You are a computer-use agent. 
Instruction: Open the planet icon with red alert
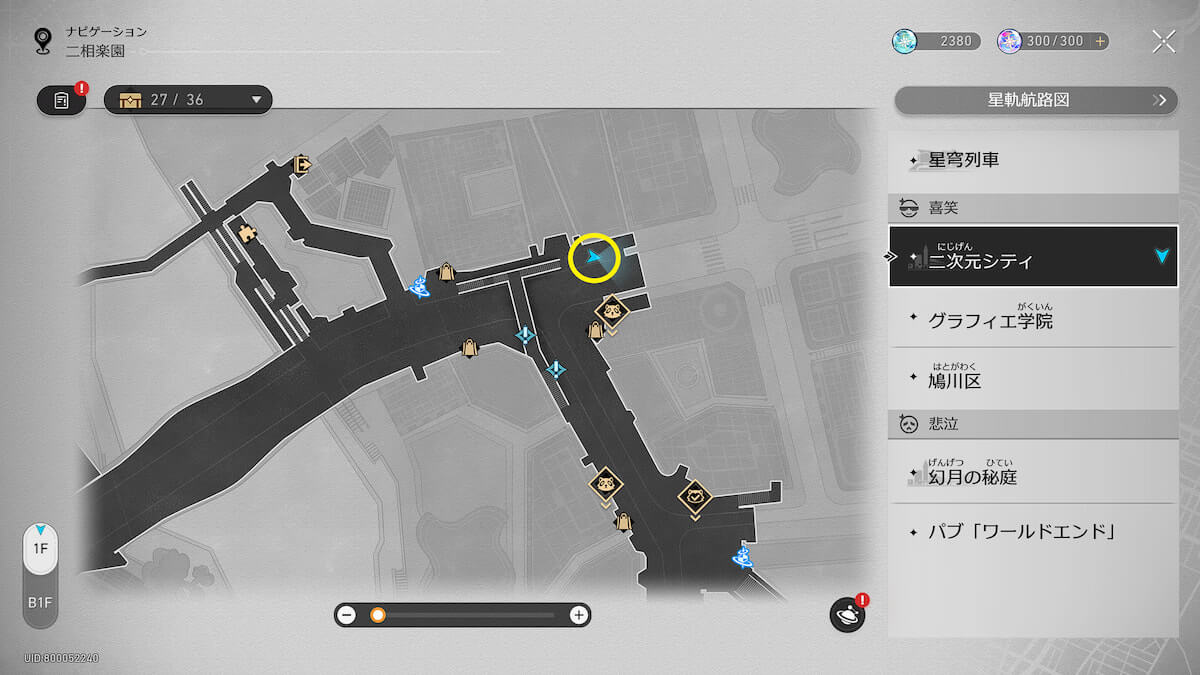pos(846,615)
